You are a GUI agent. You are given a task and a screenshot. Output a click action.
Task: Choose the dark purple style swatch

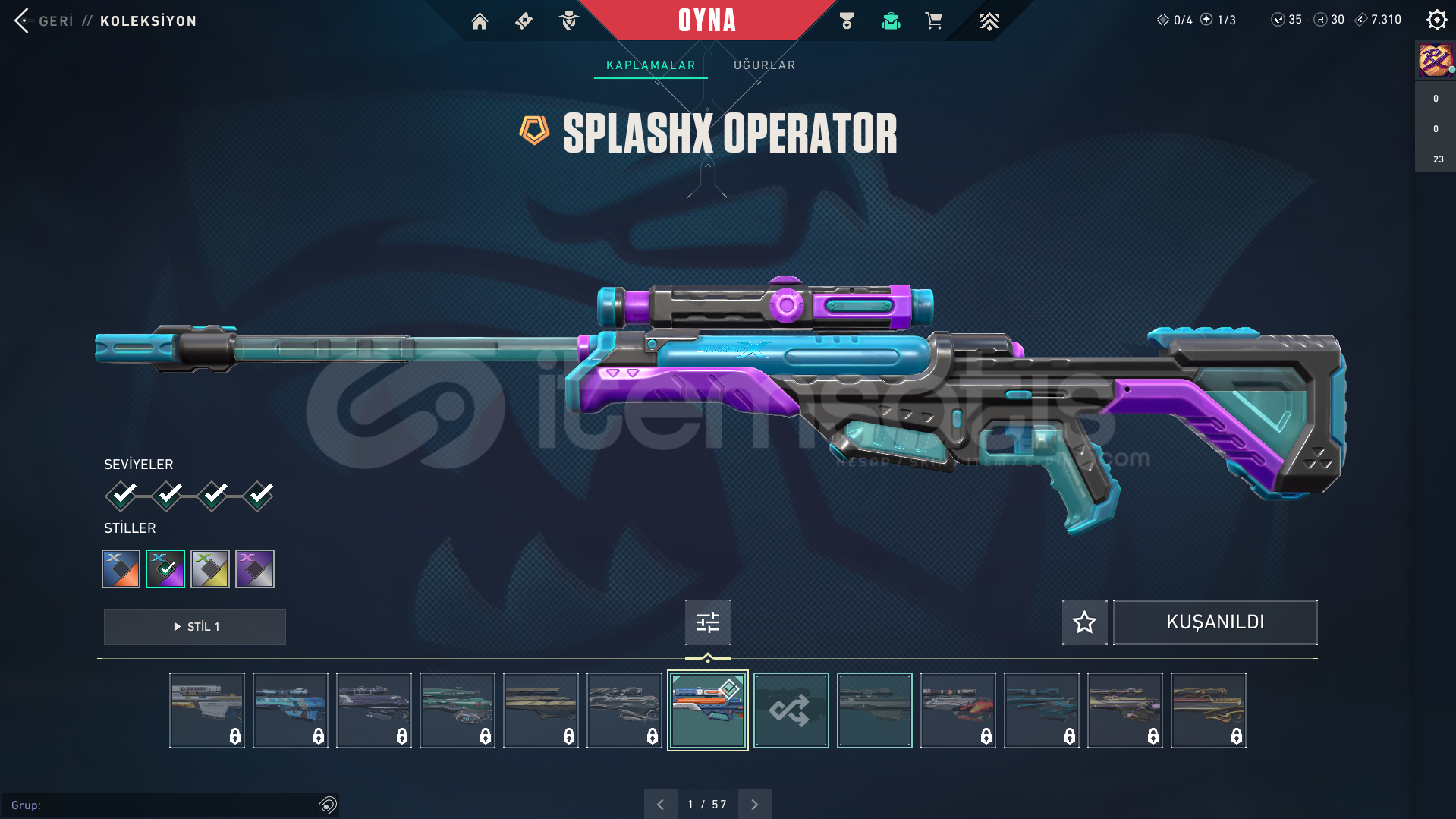coord(255,569)
